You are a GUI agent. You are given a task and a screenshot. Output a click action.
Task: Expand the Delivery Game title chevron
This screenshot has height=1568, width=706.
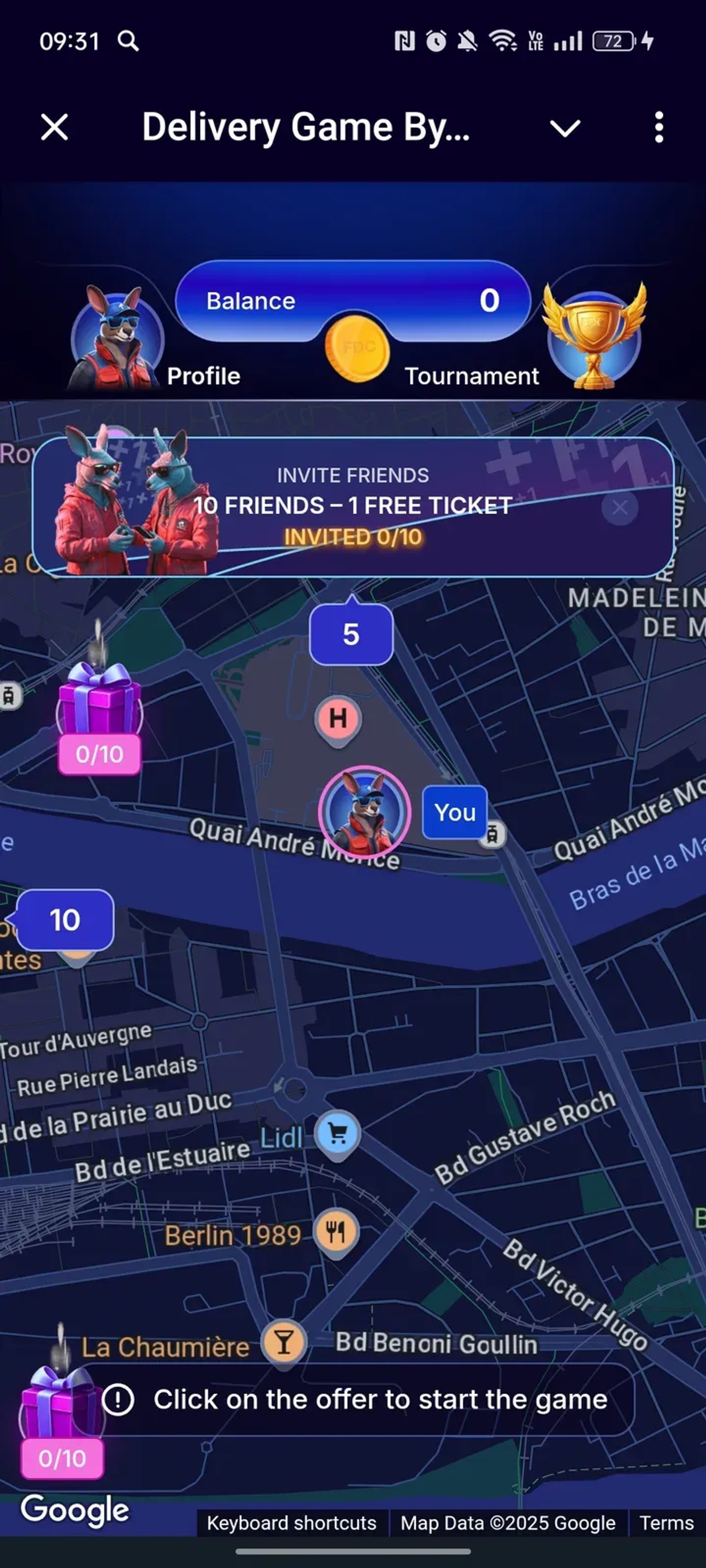point(564,128)
